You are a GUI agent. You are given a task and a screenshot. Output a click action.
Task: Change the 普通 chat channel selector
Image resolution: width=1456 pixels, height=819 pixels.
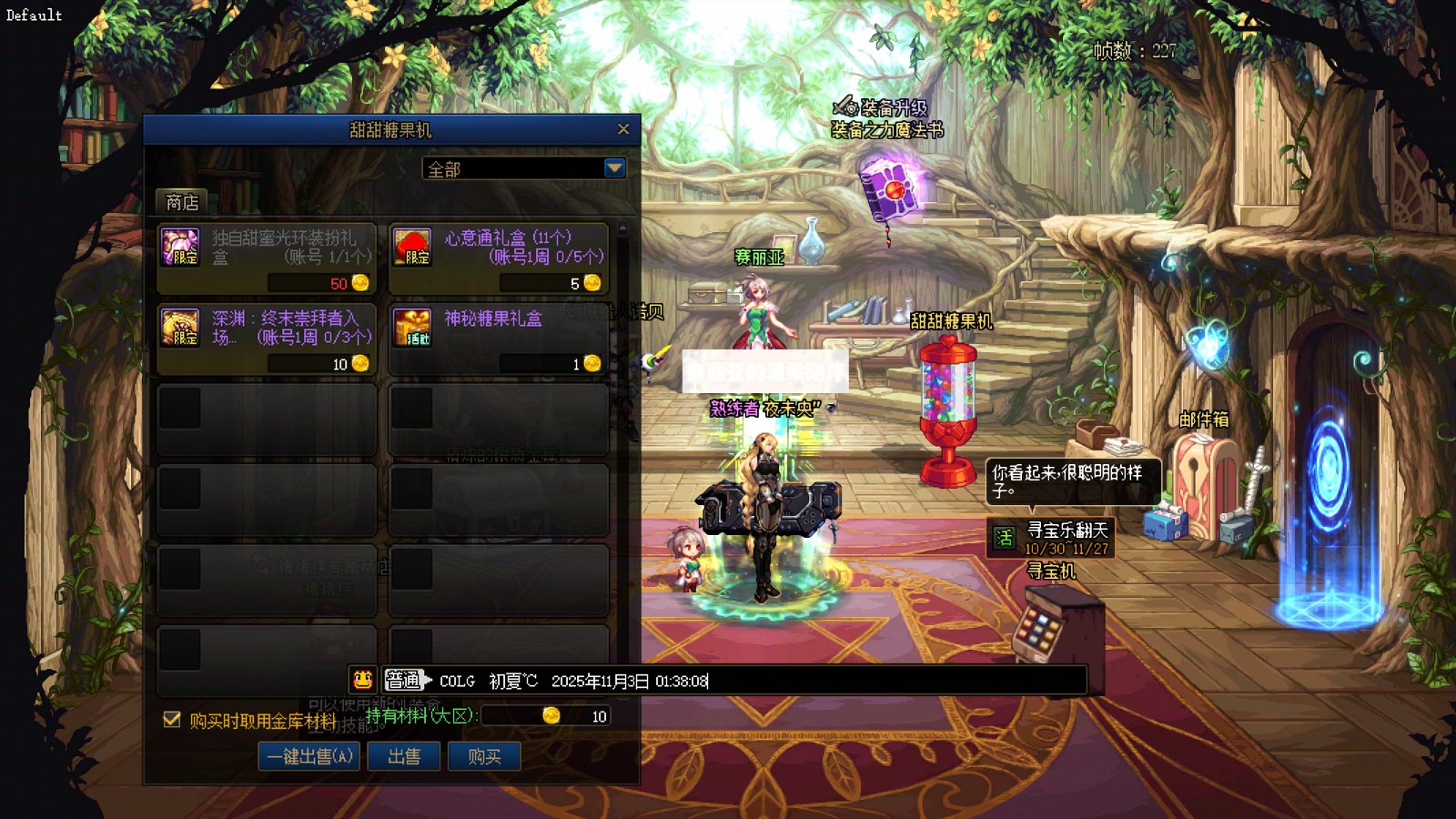[406, 680]
